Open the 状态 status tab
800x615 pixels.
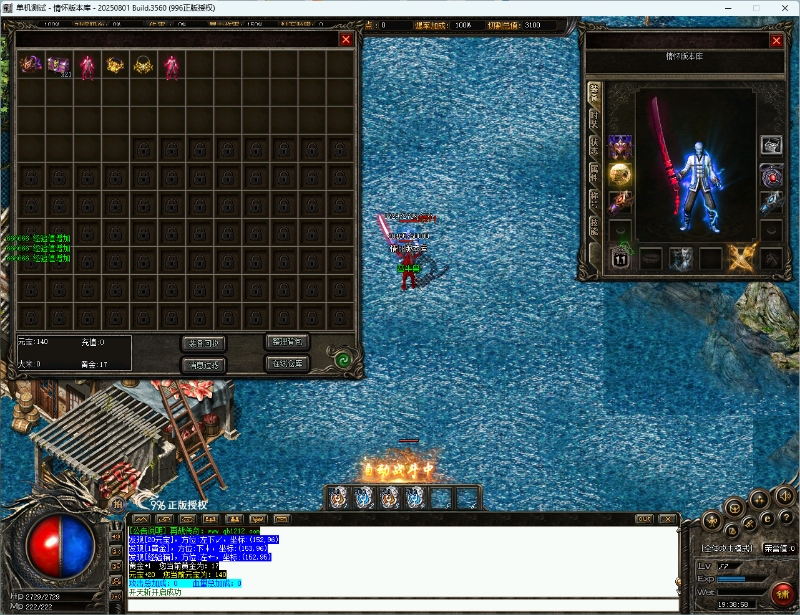tap(594, 145)
